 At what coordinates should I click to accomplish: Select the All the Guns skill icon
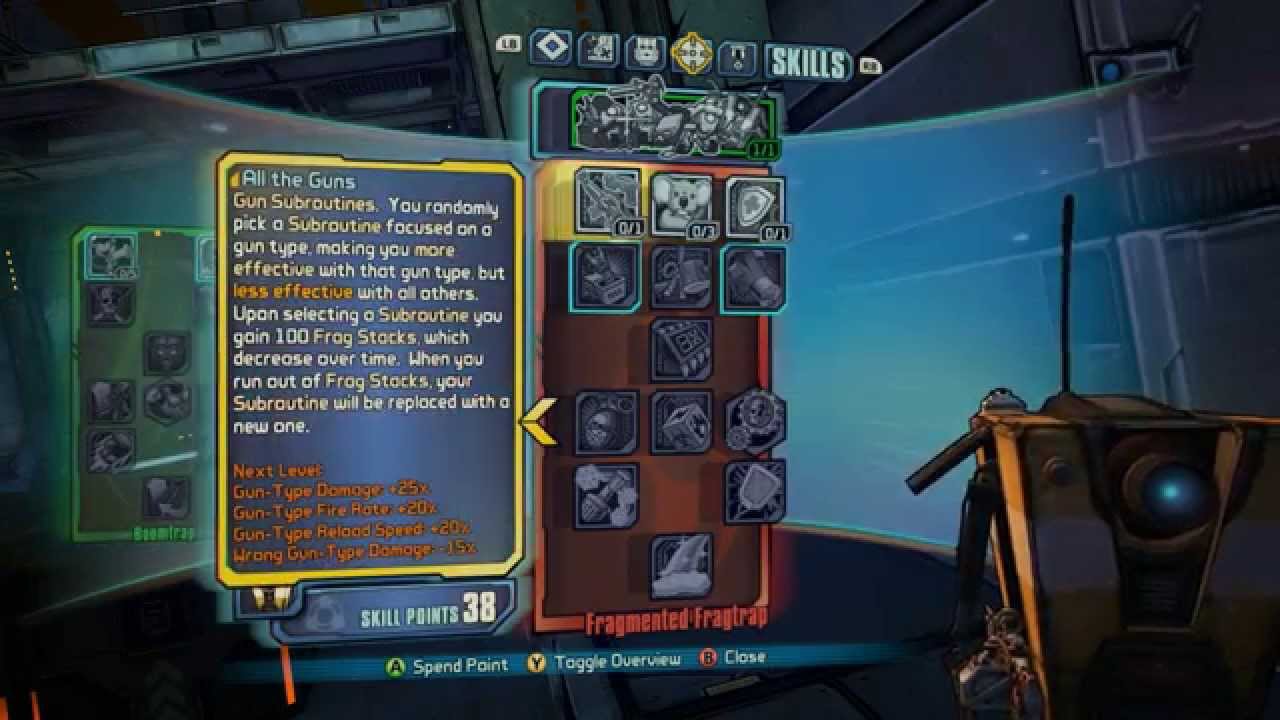click(608, 201)
